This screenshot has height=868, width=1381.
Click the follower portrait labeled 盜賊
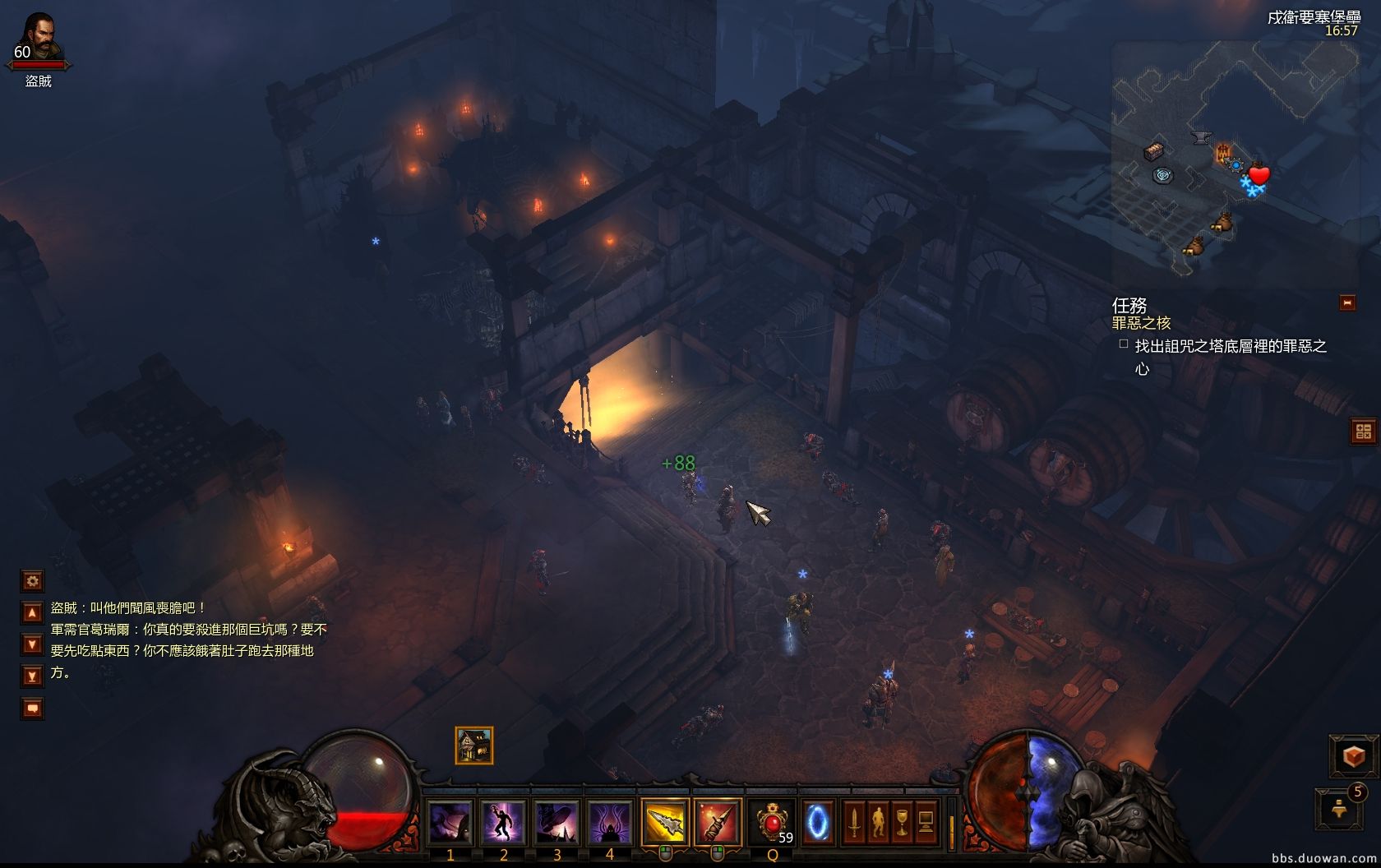pos(38,37)
